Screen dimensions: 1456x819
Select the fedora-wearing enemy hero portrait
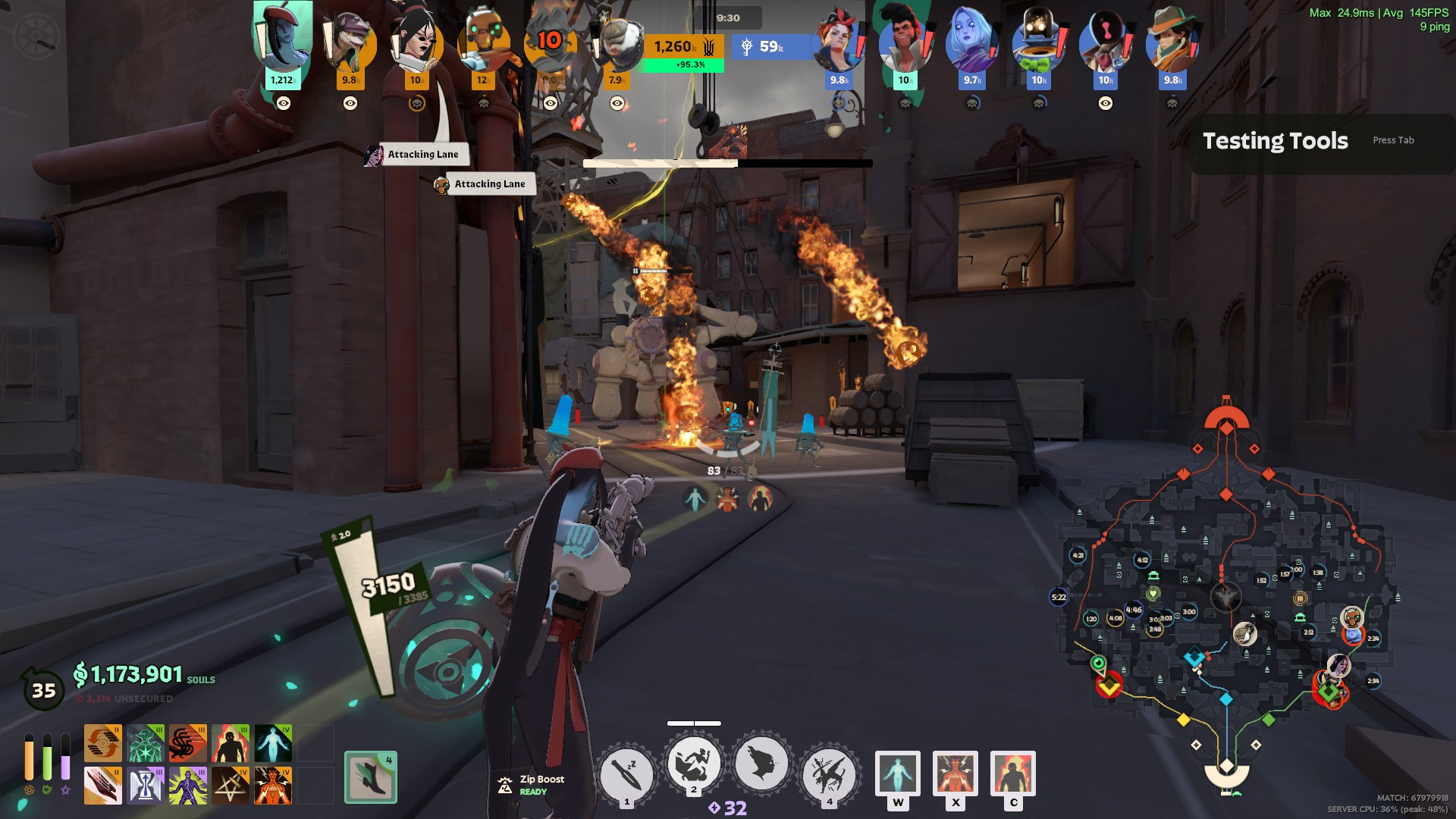(x=1172, y=42)
